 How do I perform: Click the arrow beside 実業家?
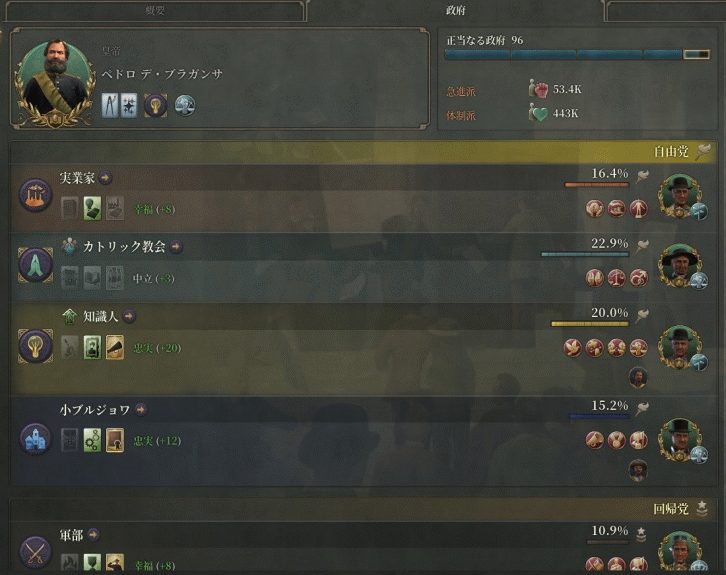pos(106,178)
